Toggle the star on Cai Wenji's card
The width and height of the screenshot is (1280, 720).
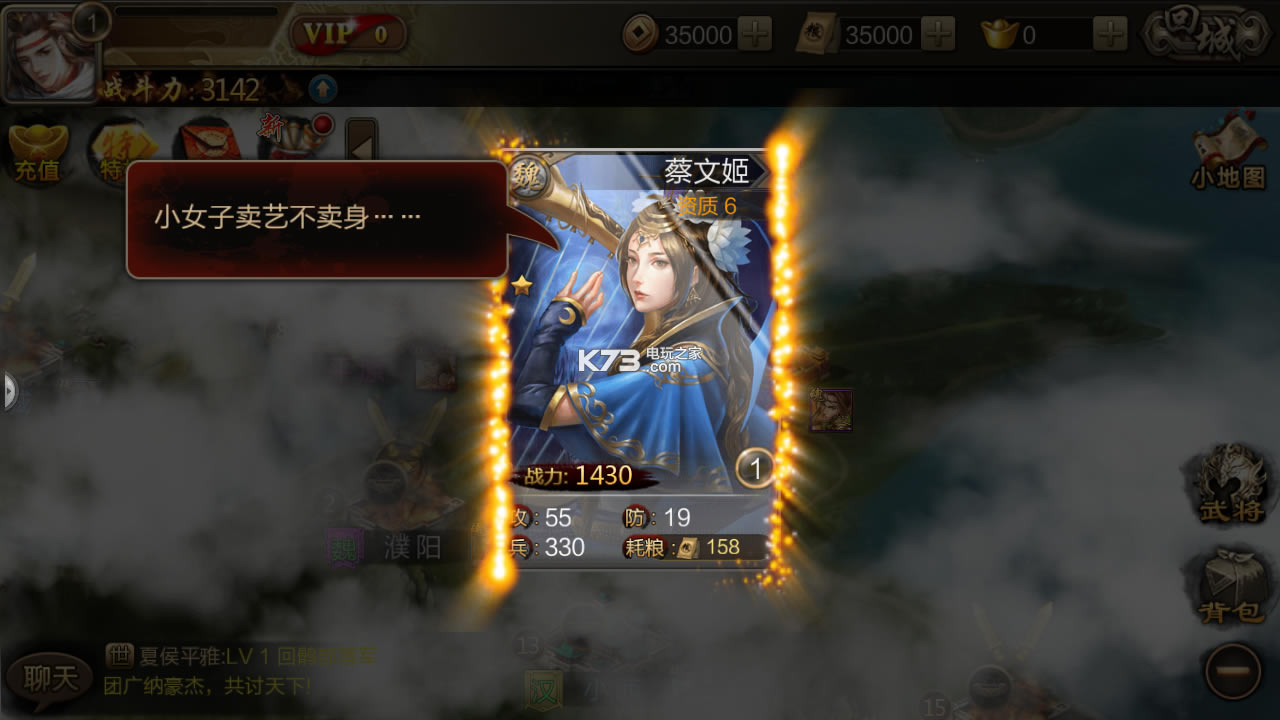[519, 284]
